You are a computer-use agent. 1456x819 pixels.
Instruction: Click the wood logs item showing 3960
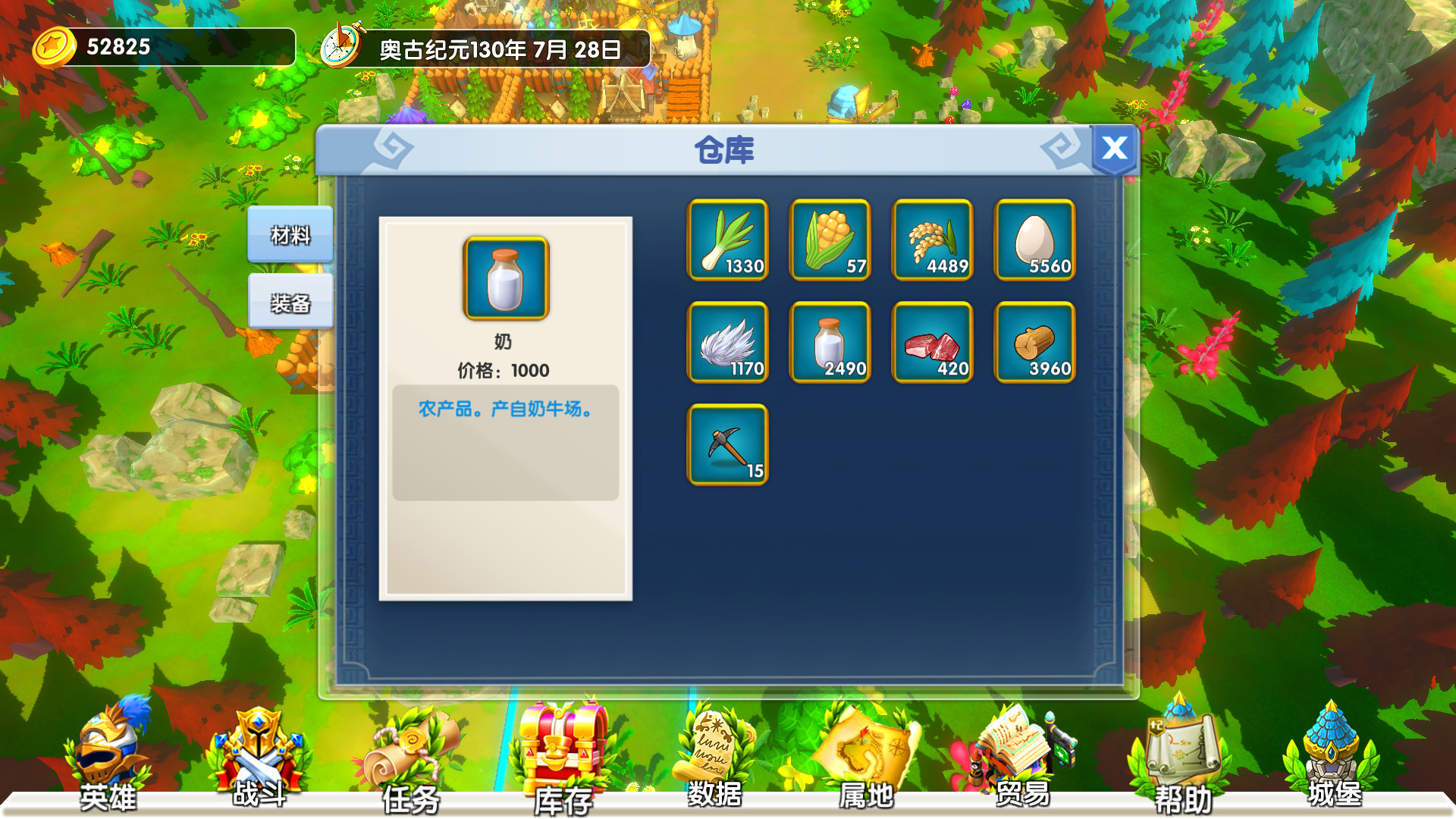click(1034, 343)
